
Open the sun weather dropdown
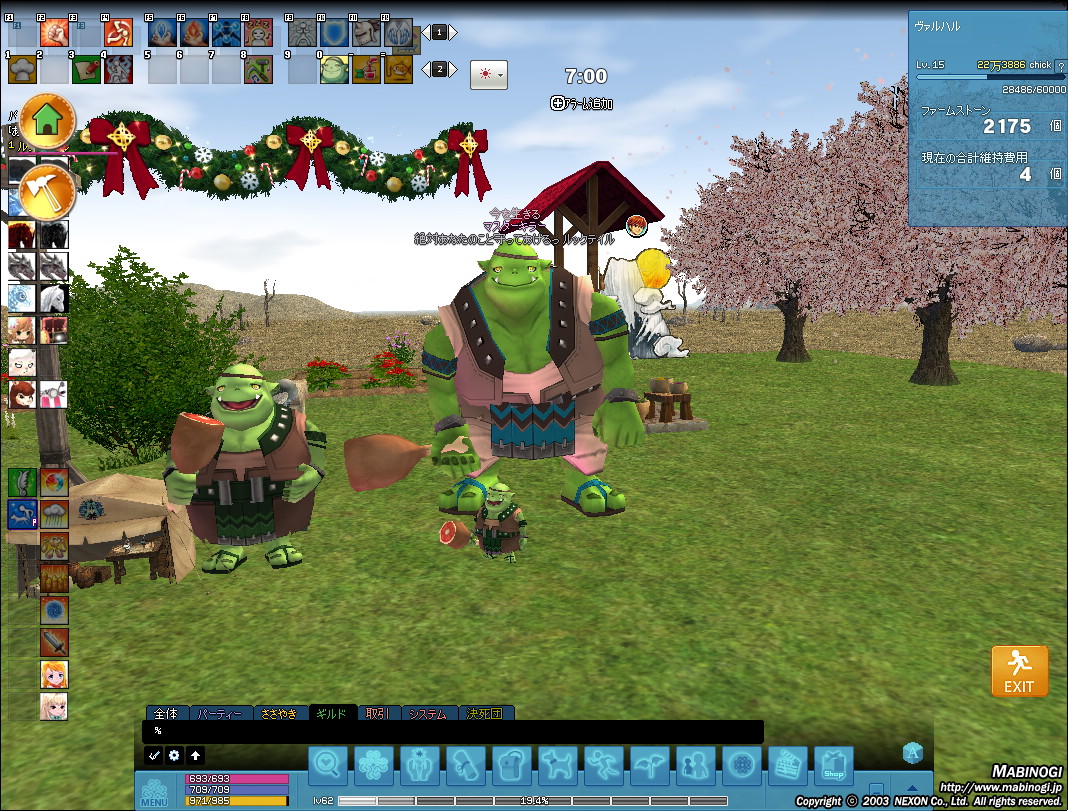pos(488,75)
